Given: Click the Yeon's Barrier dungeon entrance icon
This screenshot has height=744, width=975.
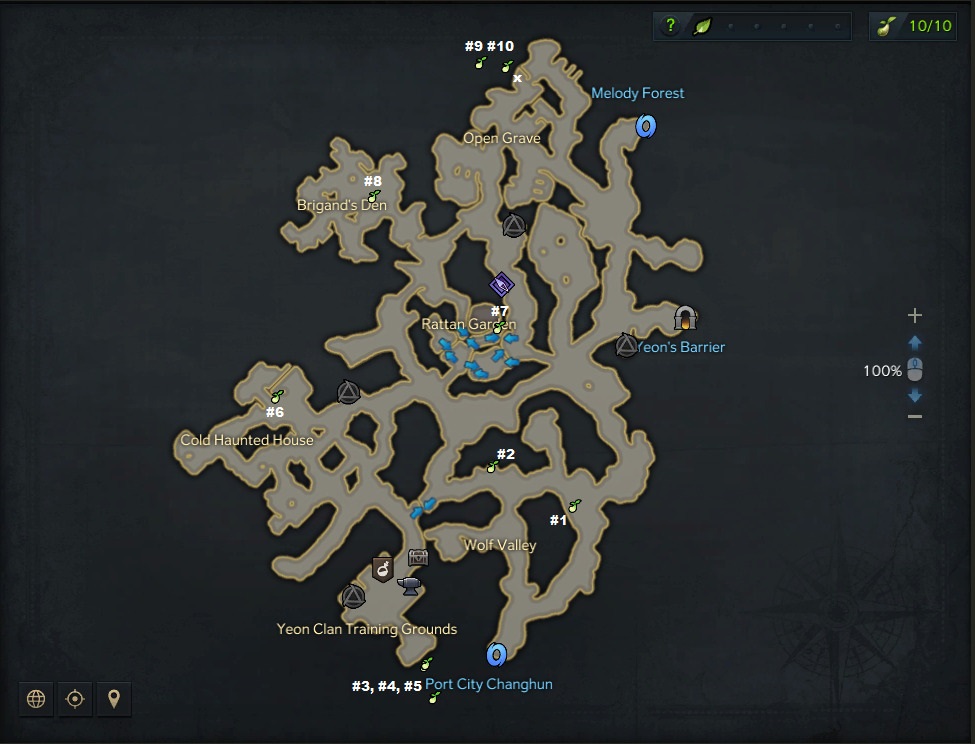Looking at the screenshot, I should [685, 318].
